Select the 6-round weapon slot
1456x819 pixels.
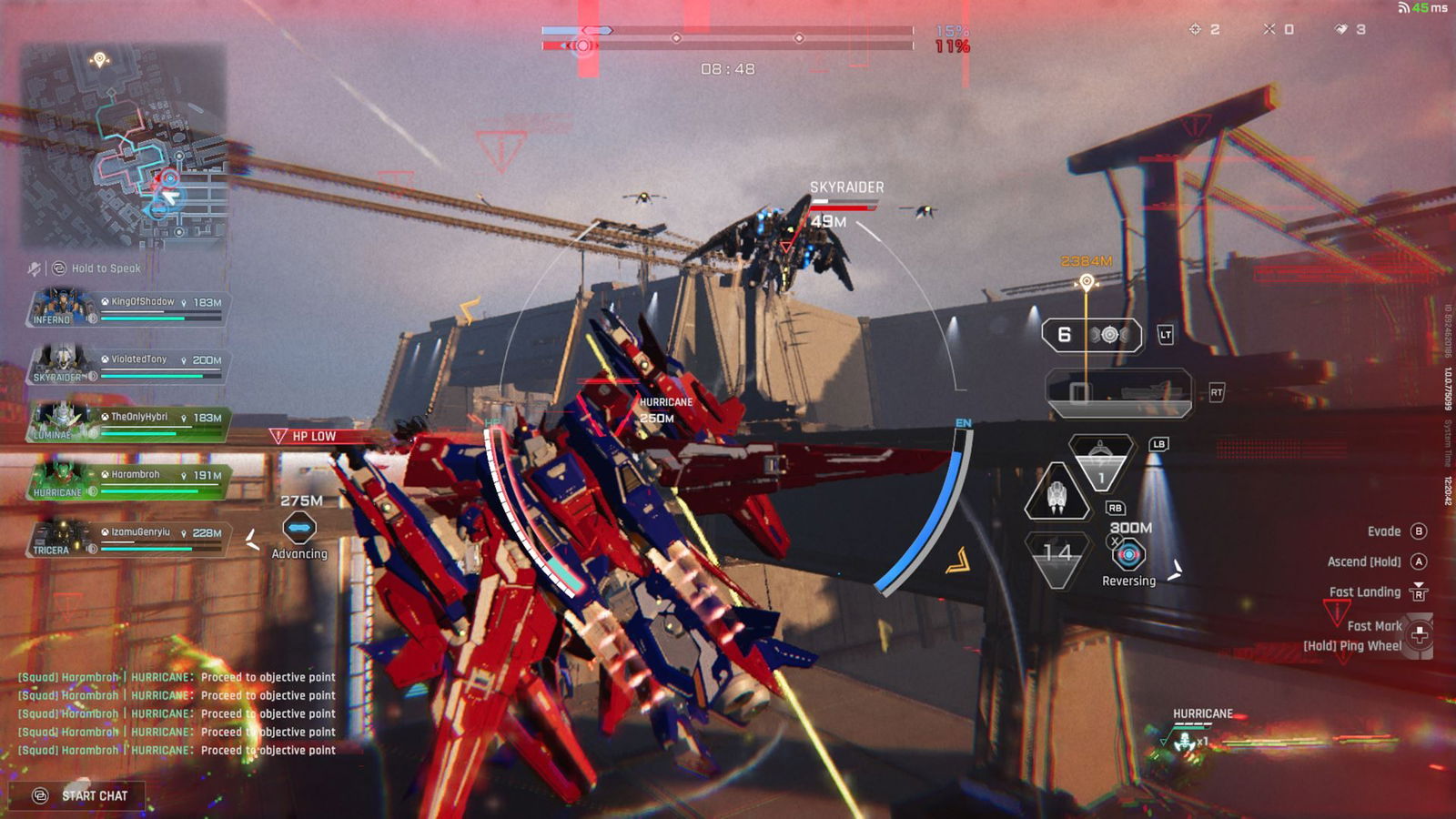tap(1091, 335)
